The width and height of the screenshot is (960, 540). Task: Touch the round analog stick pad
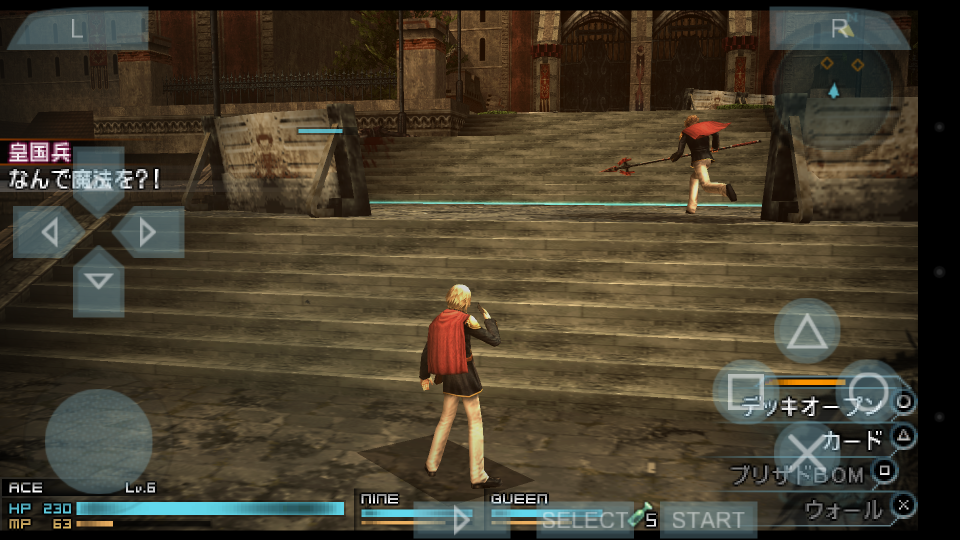coord(98,441)
